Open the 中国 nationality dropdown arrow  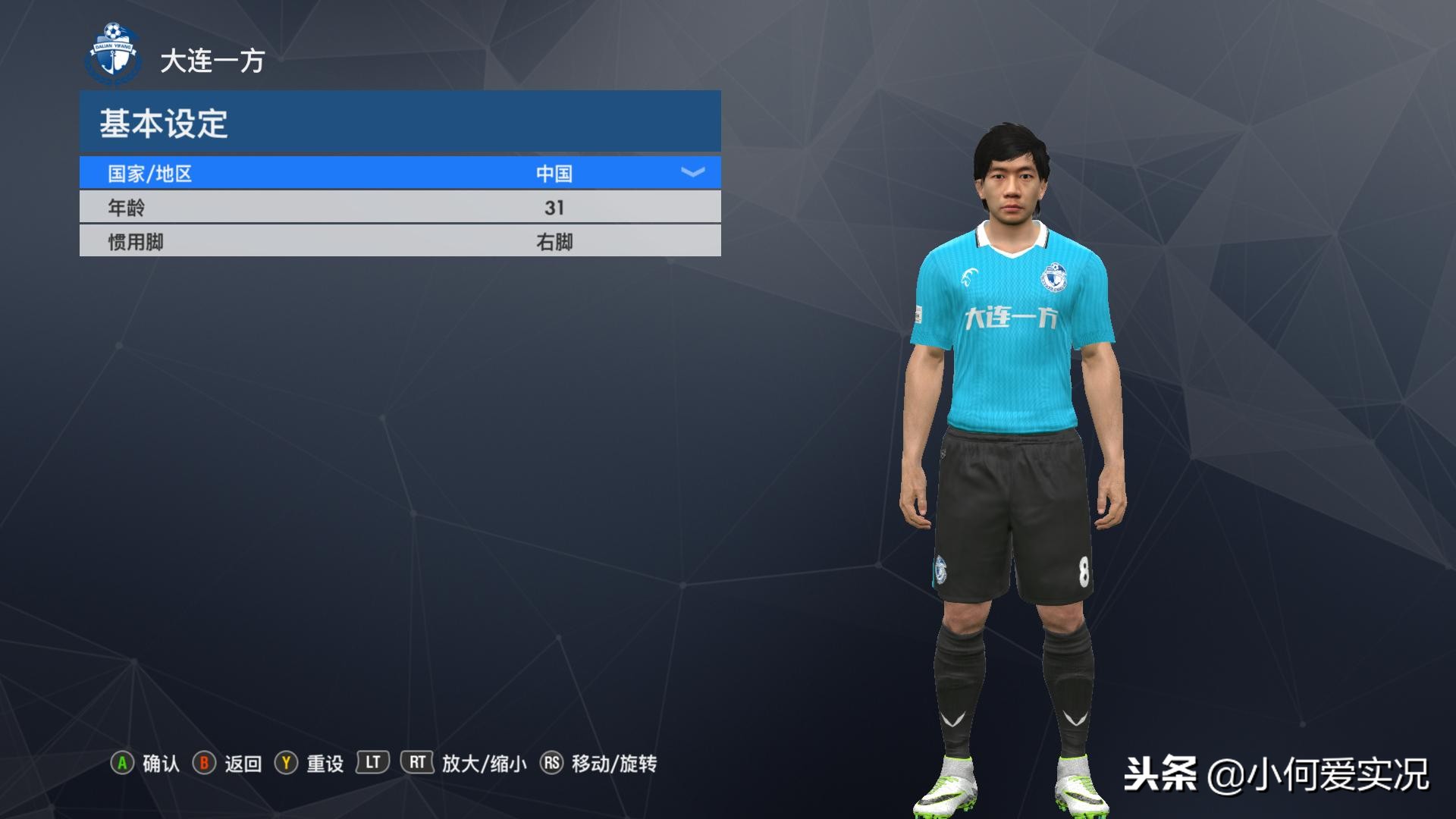click(x=692, y=173)
